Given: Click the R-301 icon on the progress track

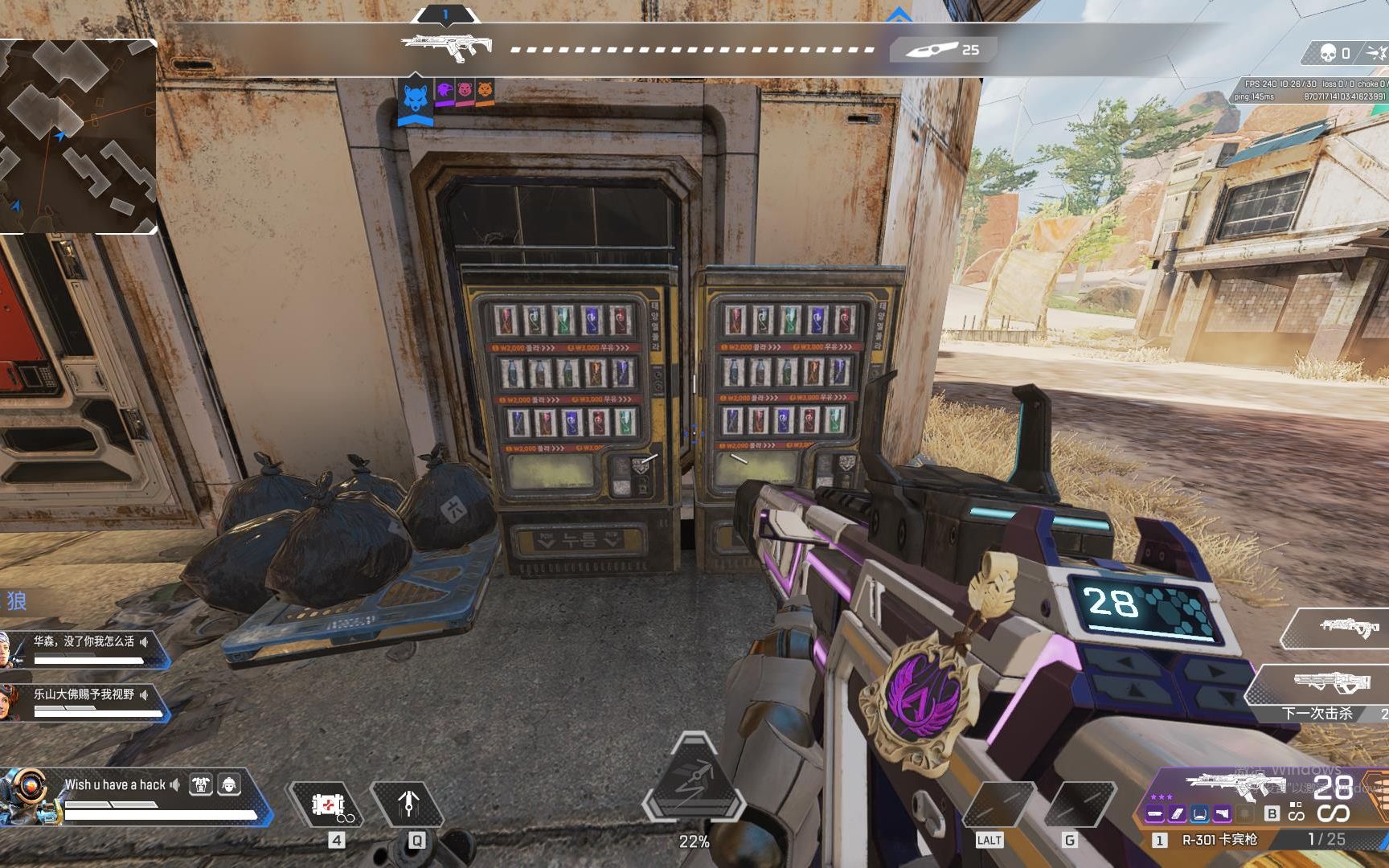Looking at the screenshot, I should pyautogui.click(x=447, y=45).
